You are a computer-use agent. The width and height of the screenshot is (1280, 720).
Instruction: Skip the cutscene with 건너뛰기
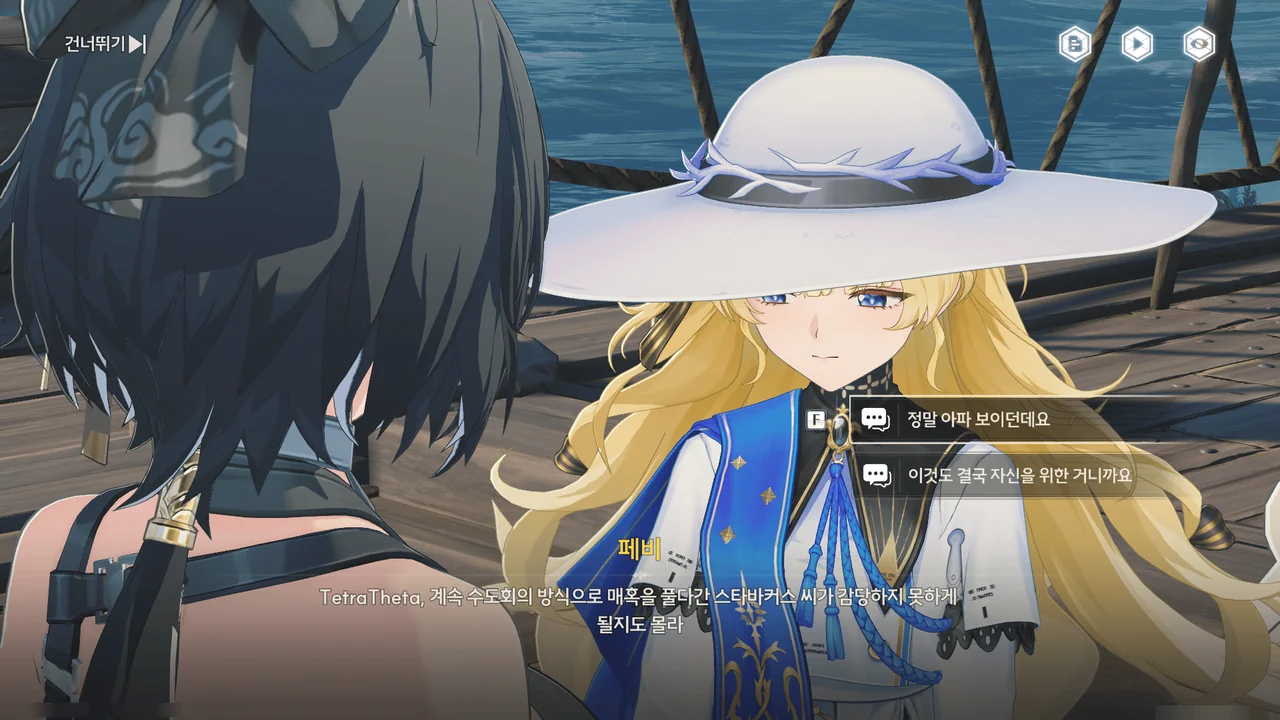(105, 44)
